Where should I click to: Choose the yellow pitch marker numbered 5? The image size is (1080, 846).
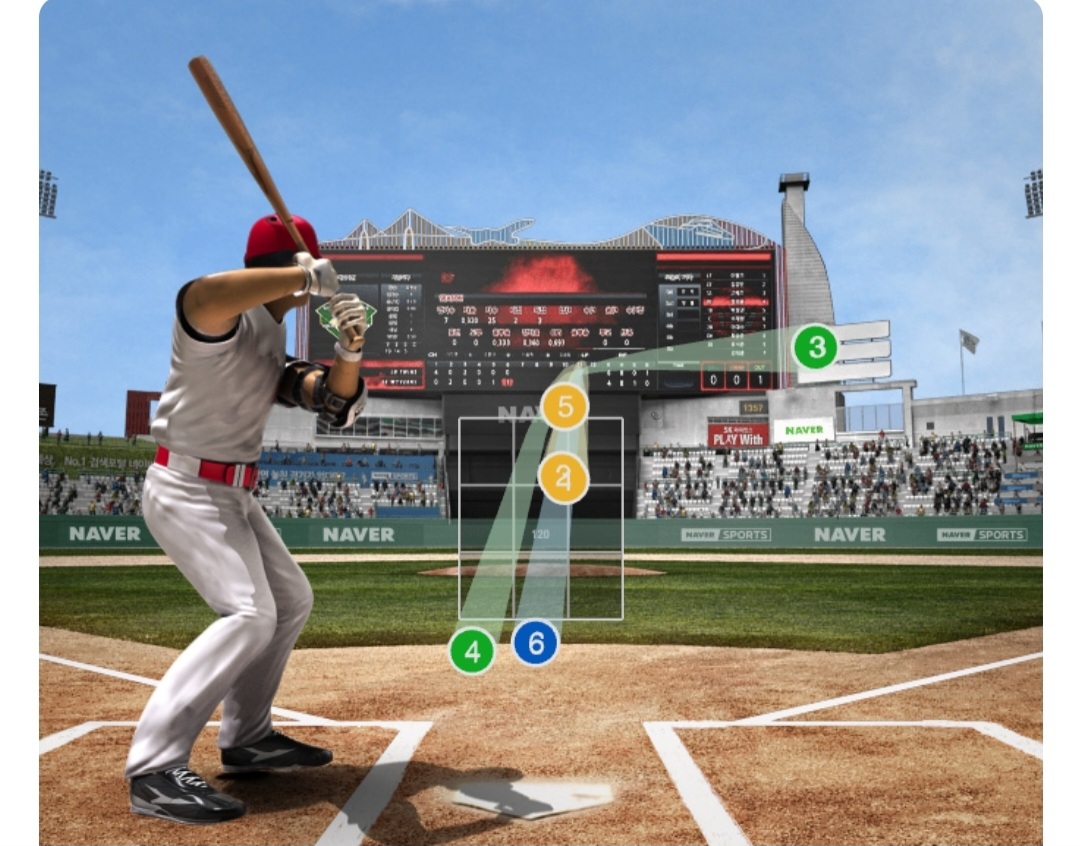565,407
